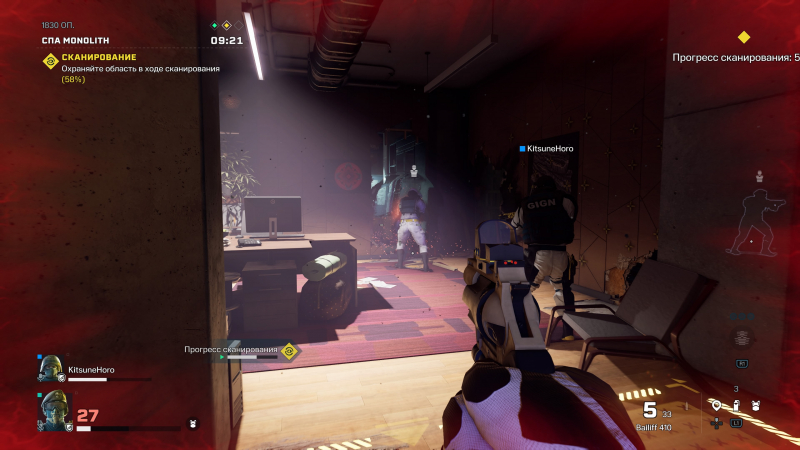The width and height of the screenshot is (800, 450).
Task: Click the KitsuneHoro name tag above teammate
Action: pos(546,149)
